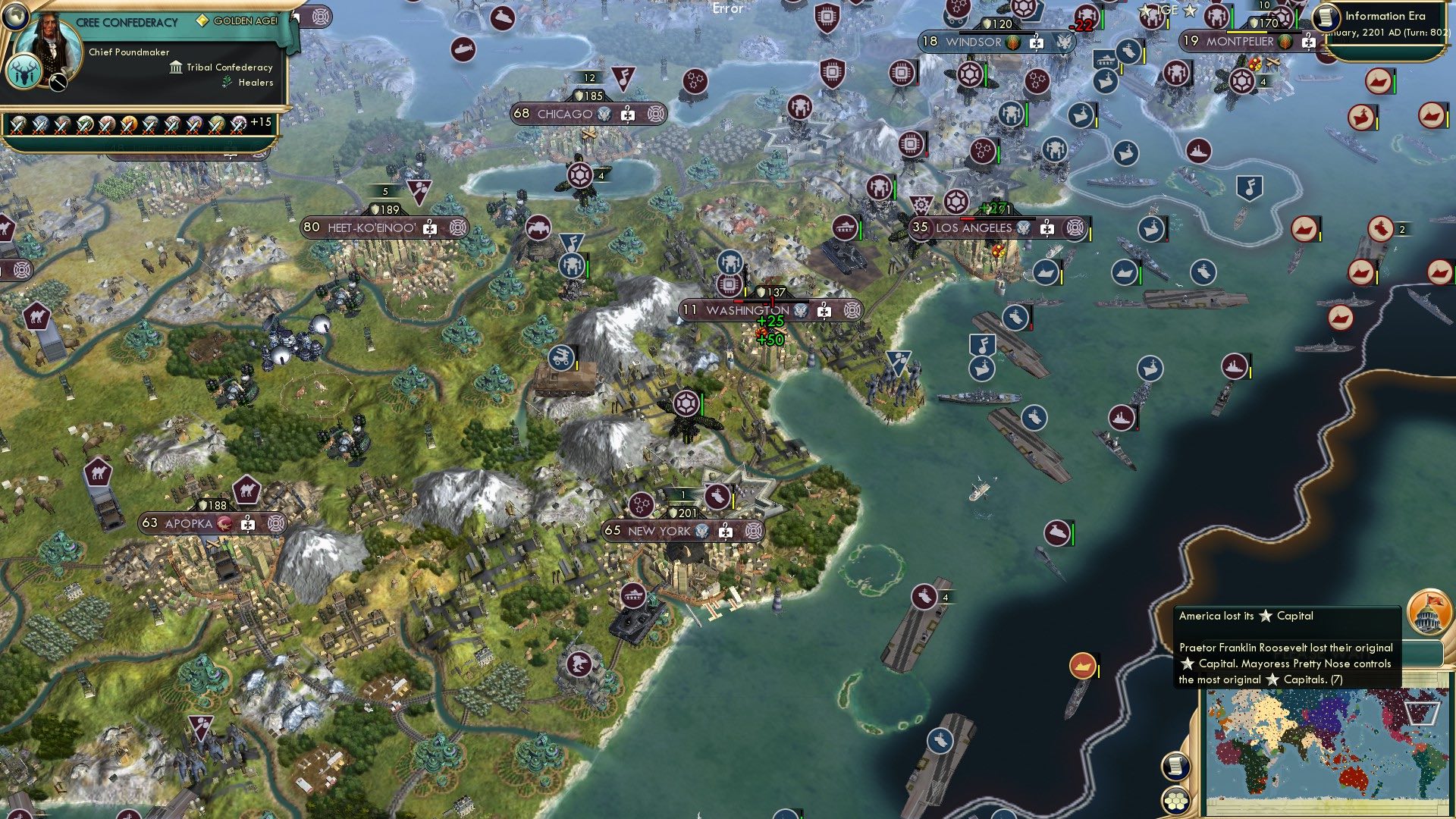Open the scroll icon by Information Era
Screen dimensions: 1456x819
[1326, 17]
